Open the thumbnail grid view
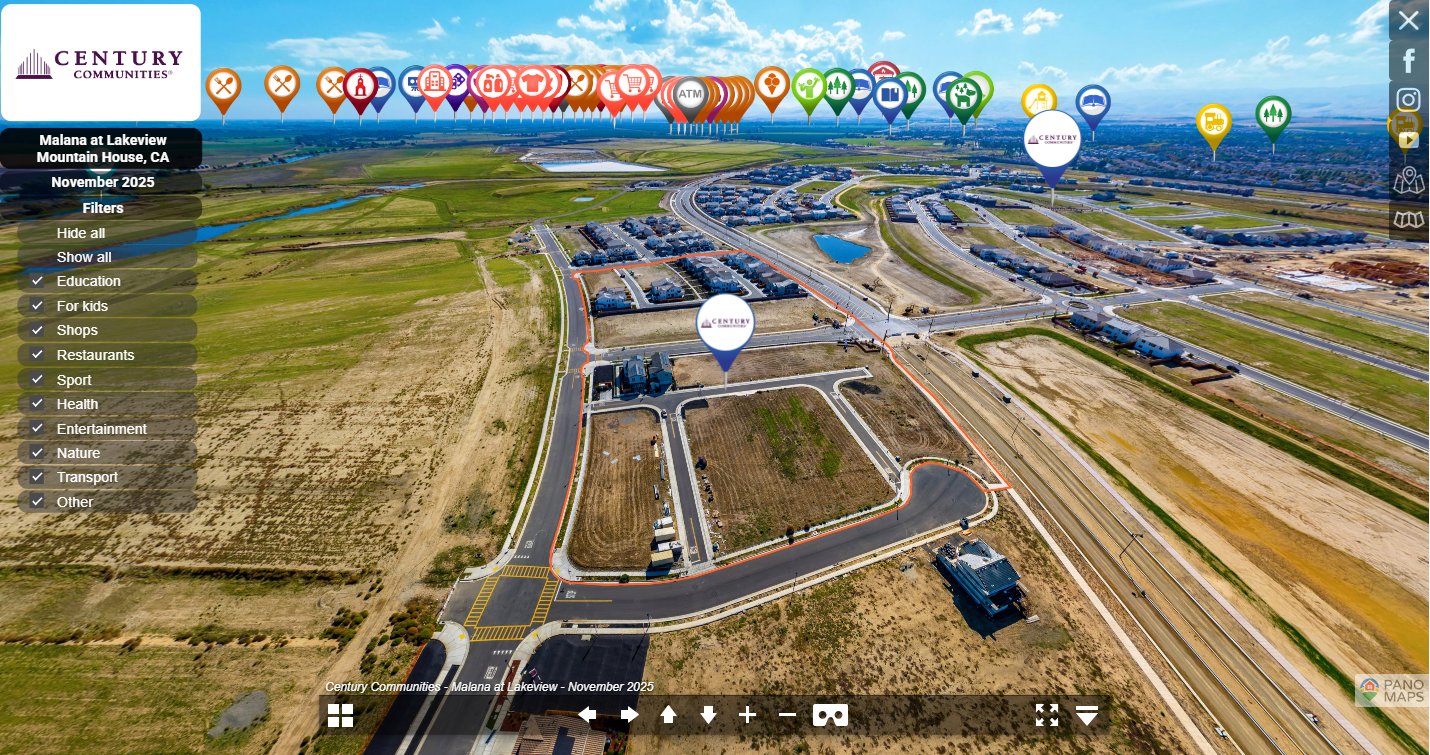Screen dimensions: 1430x755 point(341,715)
